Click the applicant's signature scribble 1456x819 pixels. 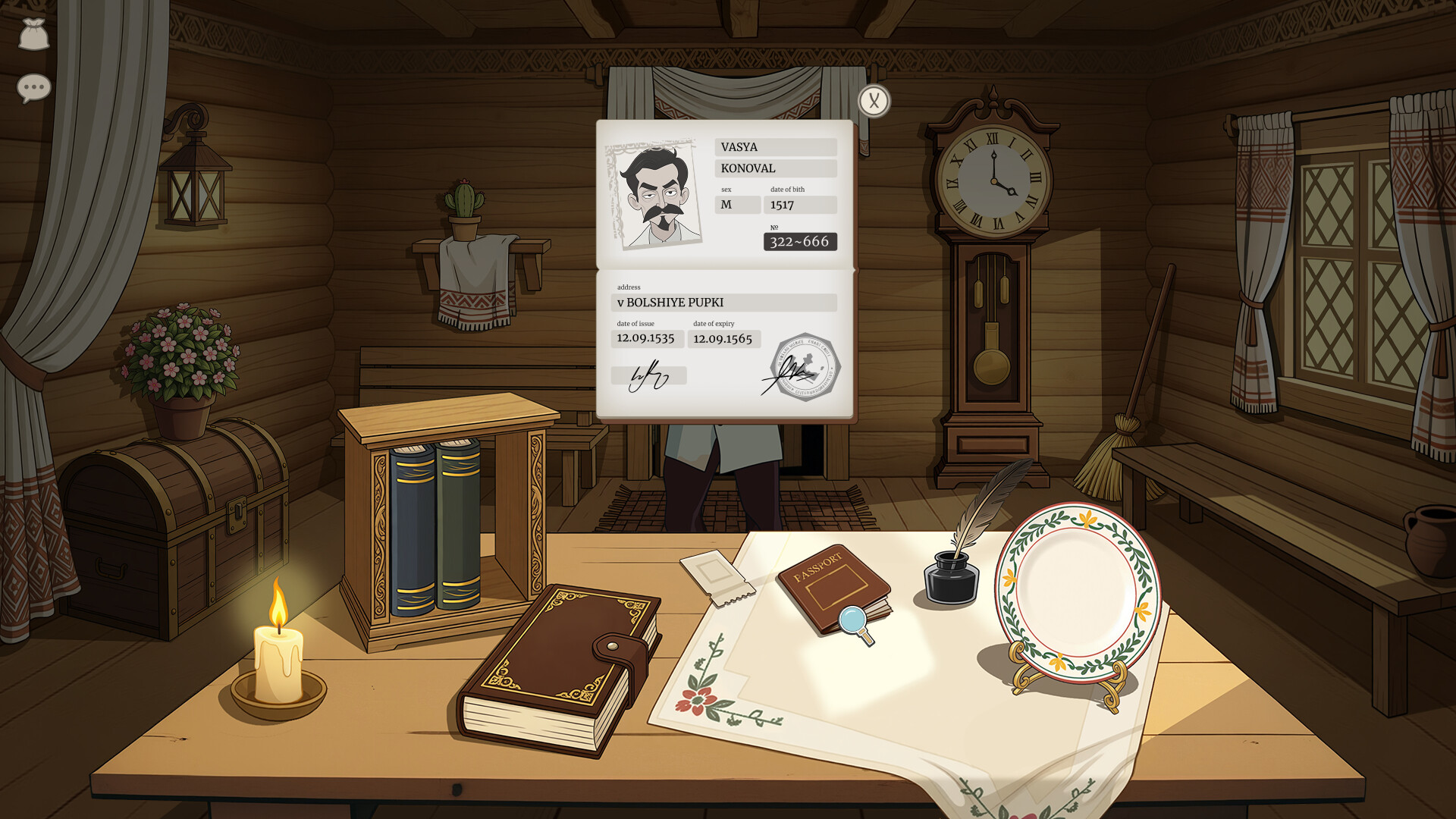tap(648, 375)
